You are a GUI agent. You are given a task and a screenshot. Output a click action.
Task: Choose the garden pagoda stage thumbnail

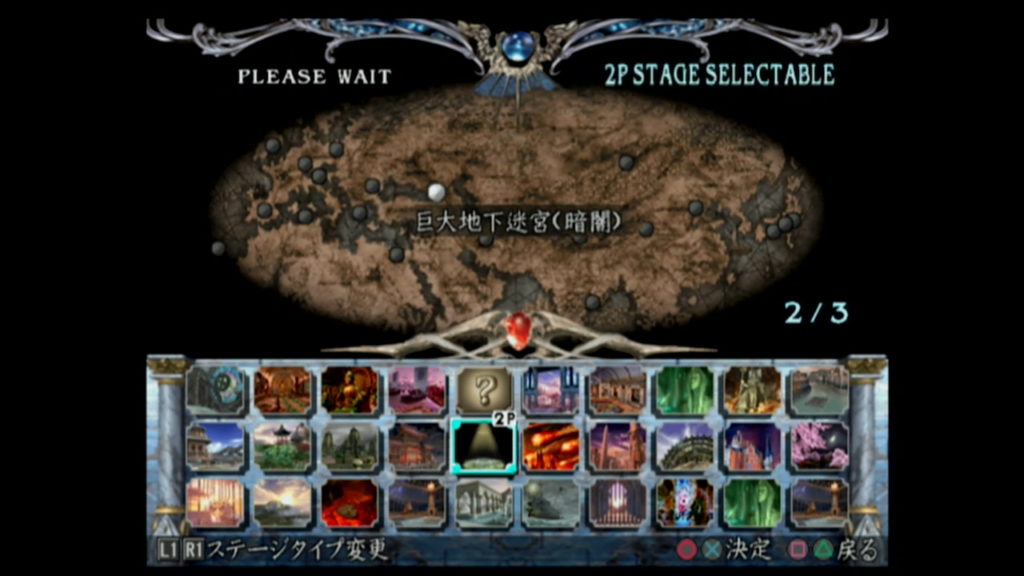coord(283,446)
